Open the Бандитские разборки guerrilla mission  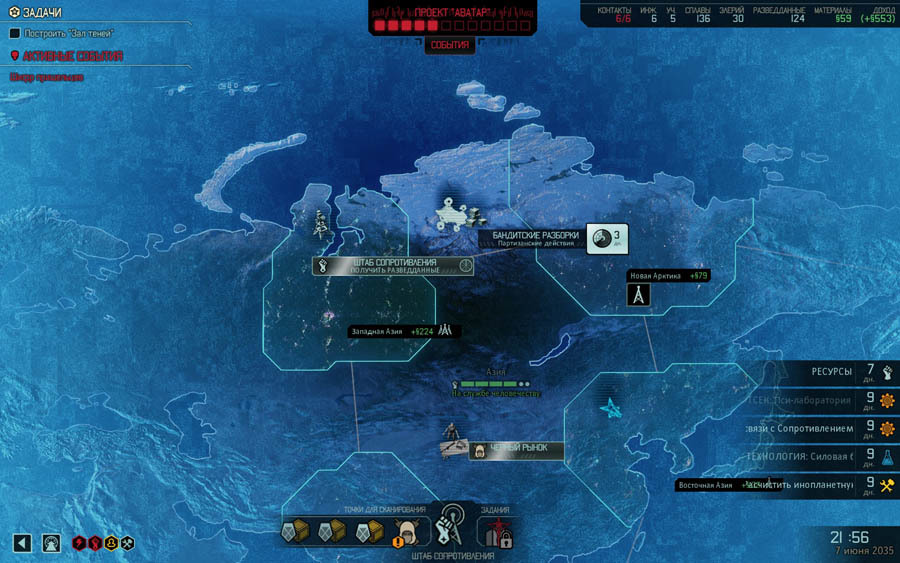(x=534, y=239)
